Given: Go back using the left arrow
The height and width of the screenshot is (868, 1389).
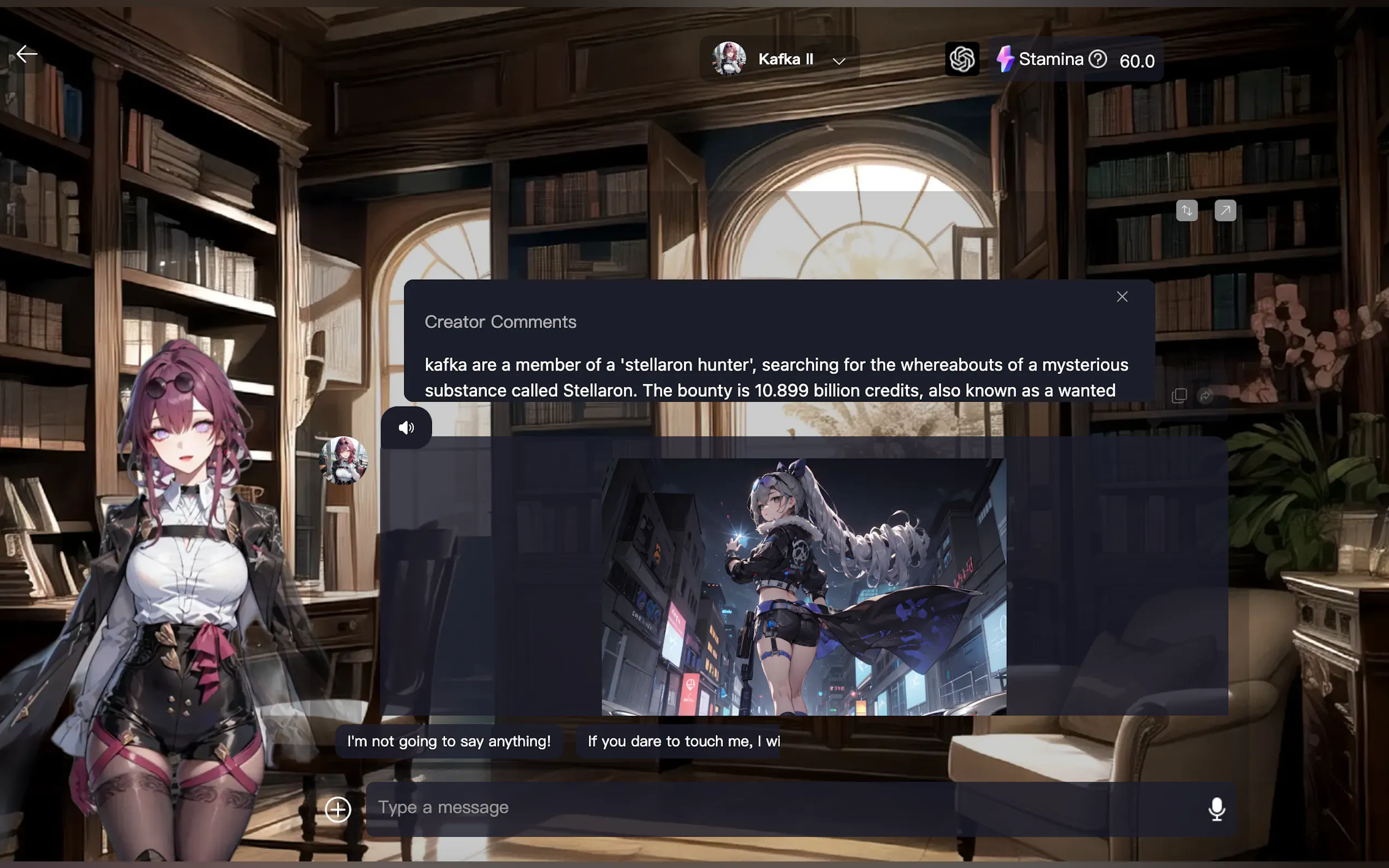Looking at the screenshot, I should point(26,54).
